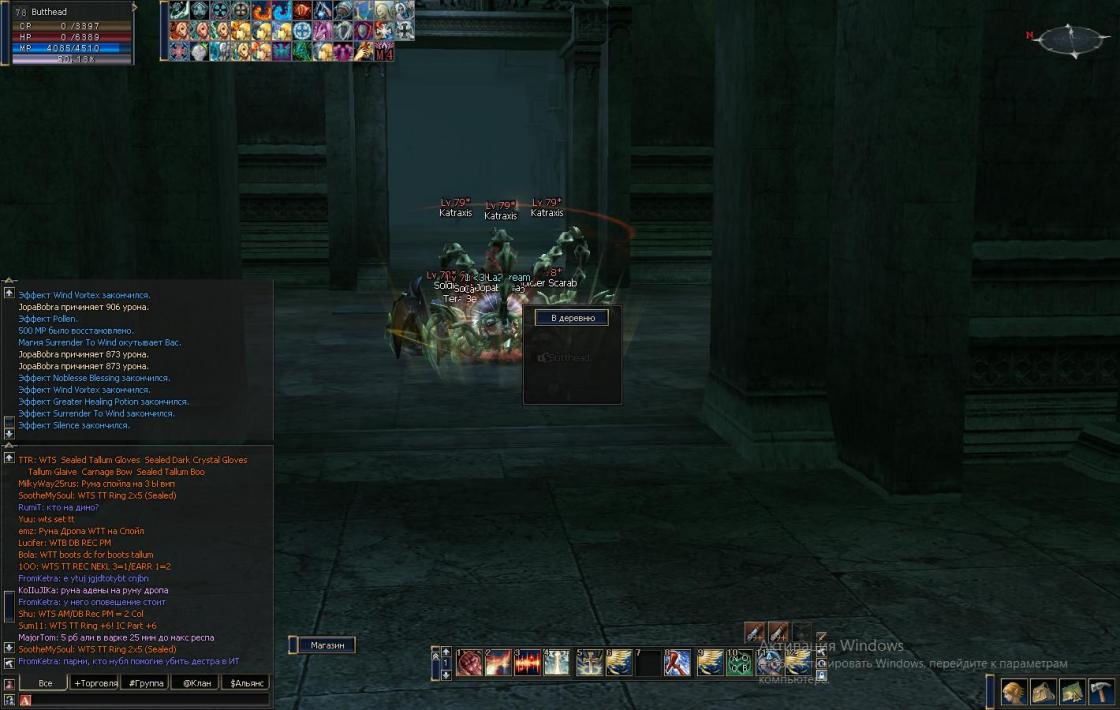Switch to the @Клан clan chat tab
1120x710 pixels.
195,683
